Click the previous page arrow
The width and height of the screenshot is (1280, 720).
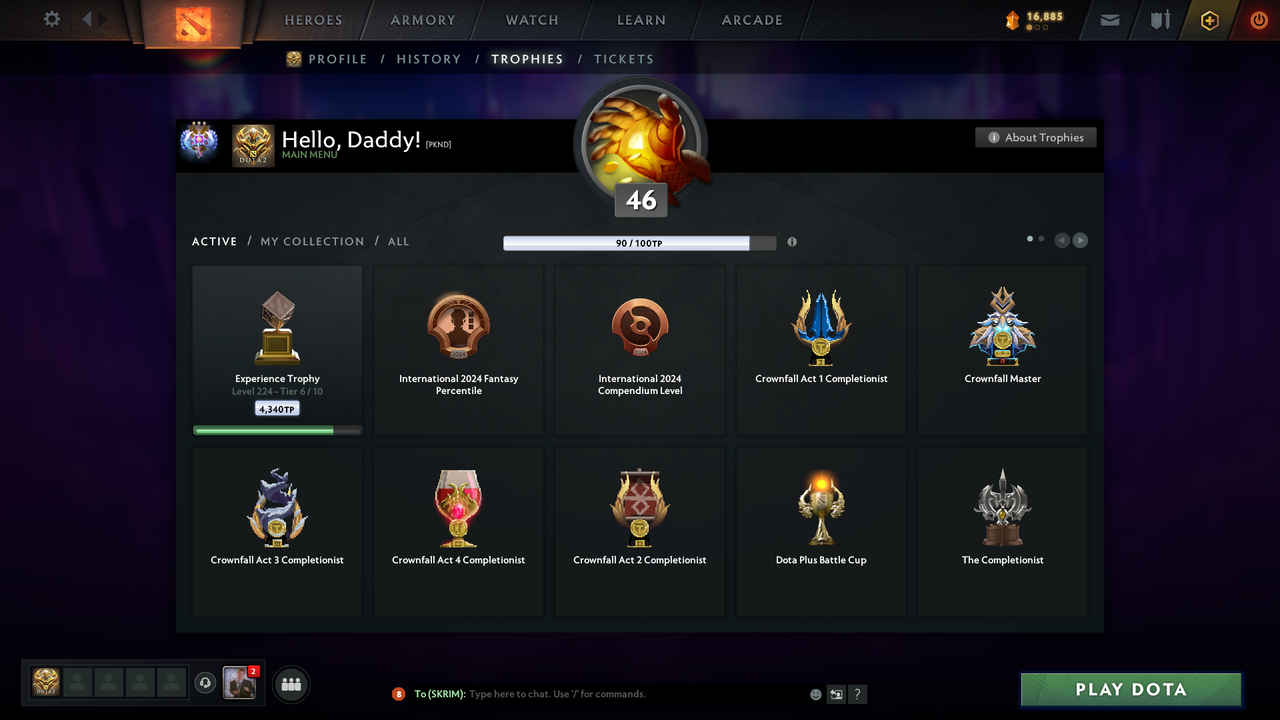[x=1062, y=240]
